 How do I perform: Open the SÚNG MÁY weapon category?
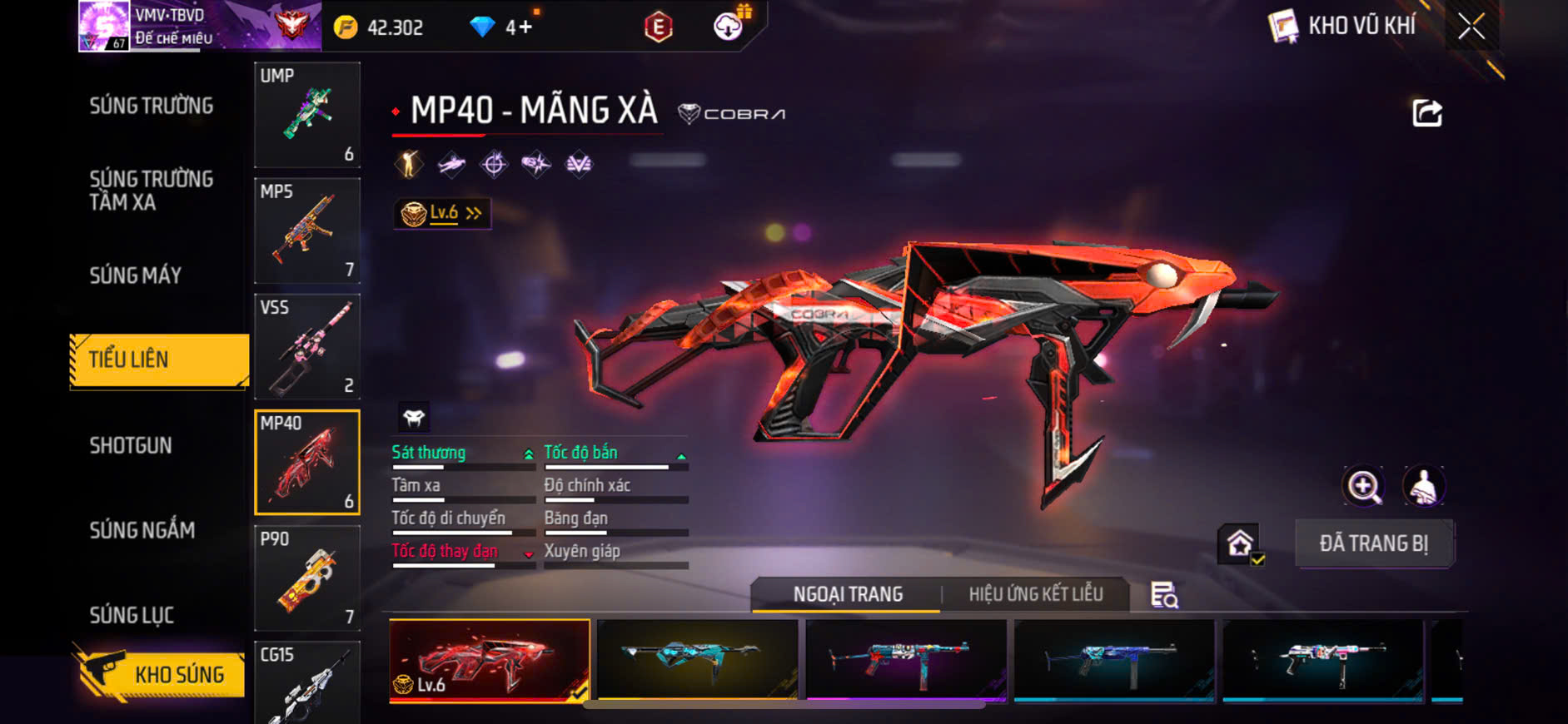(136, 275)
